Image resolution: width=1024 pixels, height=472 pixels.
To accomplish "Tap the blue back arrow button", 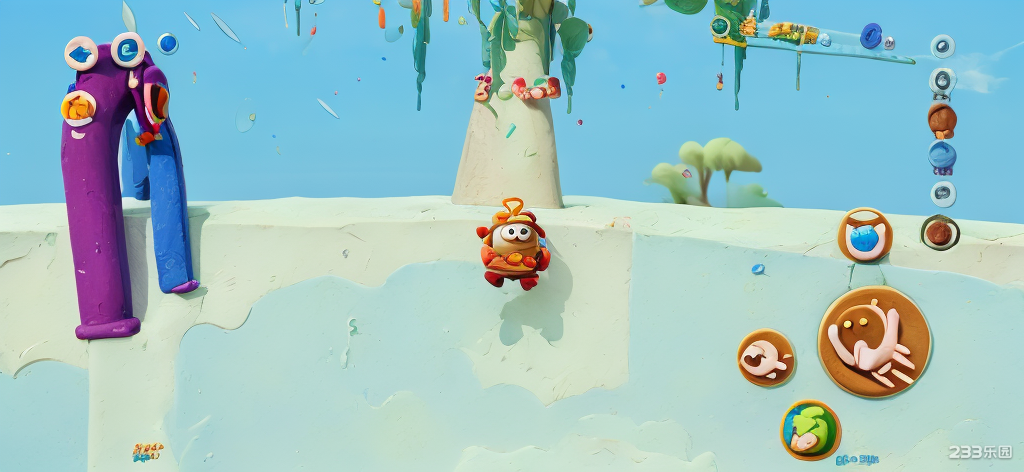I will coord(81,53).
